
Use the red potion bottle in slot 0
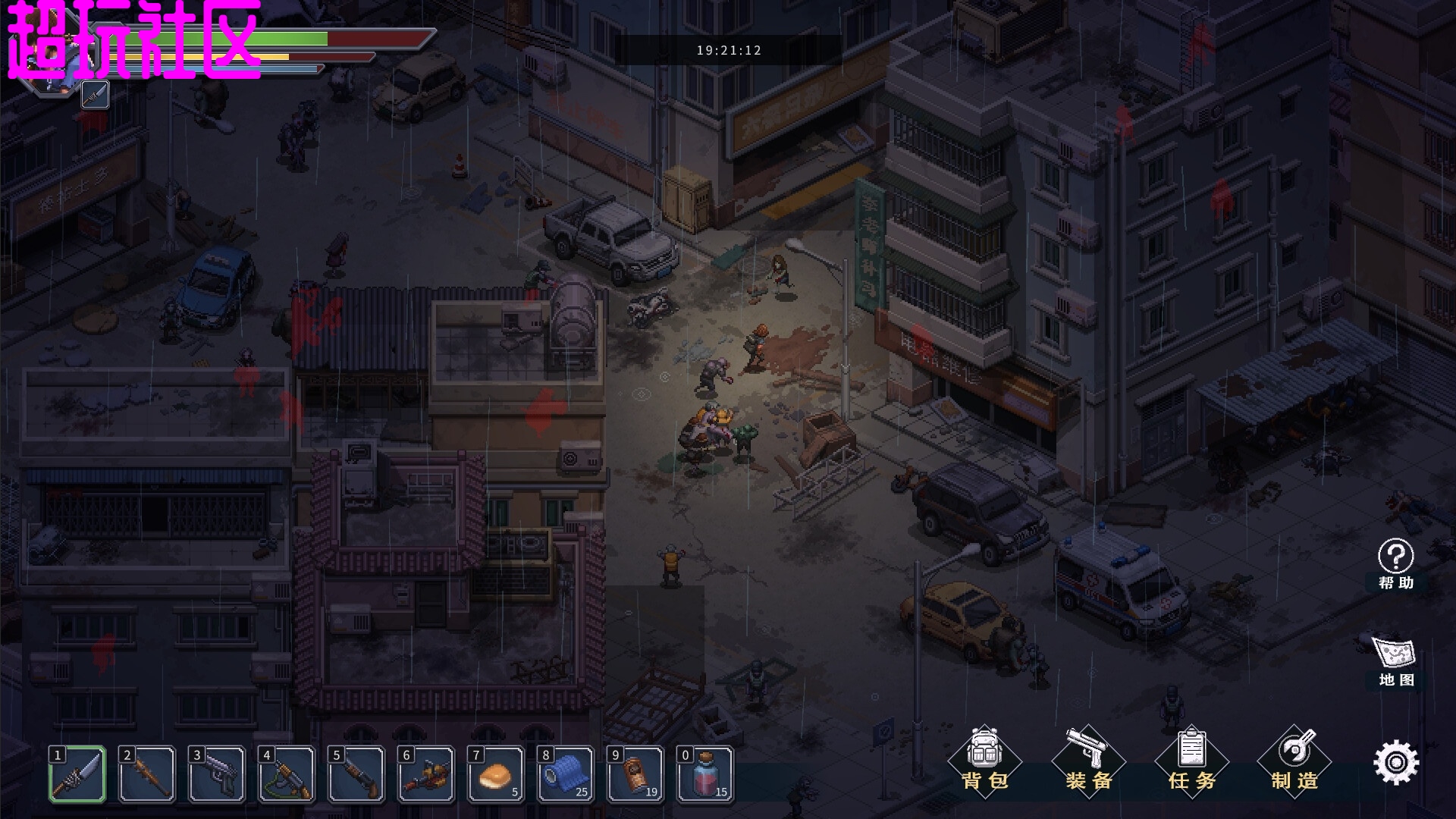tap(705, 774)
